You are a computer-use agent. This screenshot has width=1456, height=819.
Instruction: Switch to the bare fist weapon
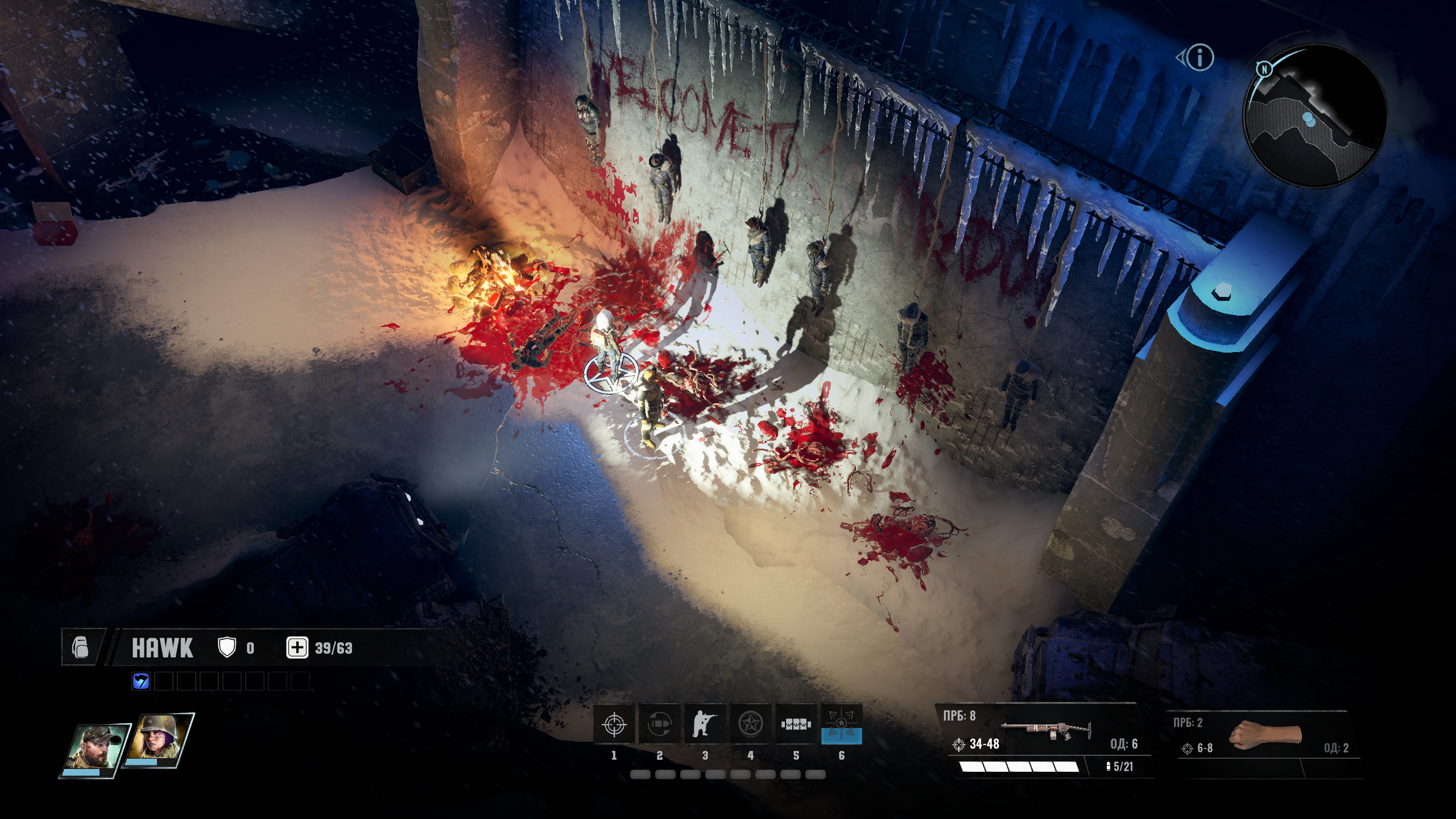click(1265, 735)
